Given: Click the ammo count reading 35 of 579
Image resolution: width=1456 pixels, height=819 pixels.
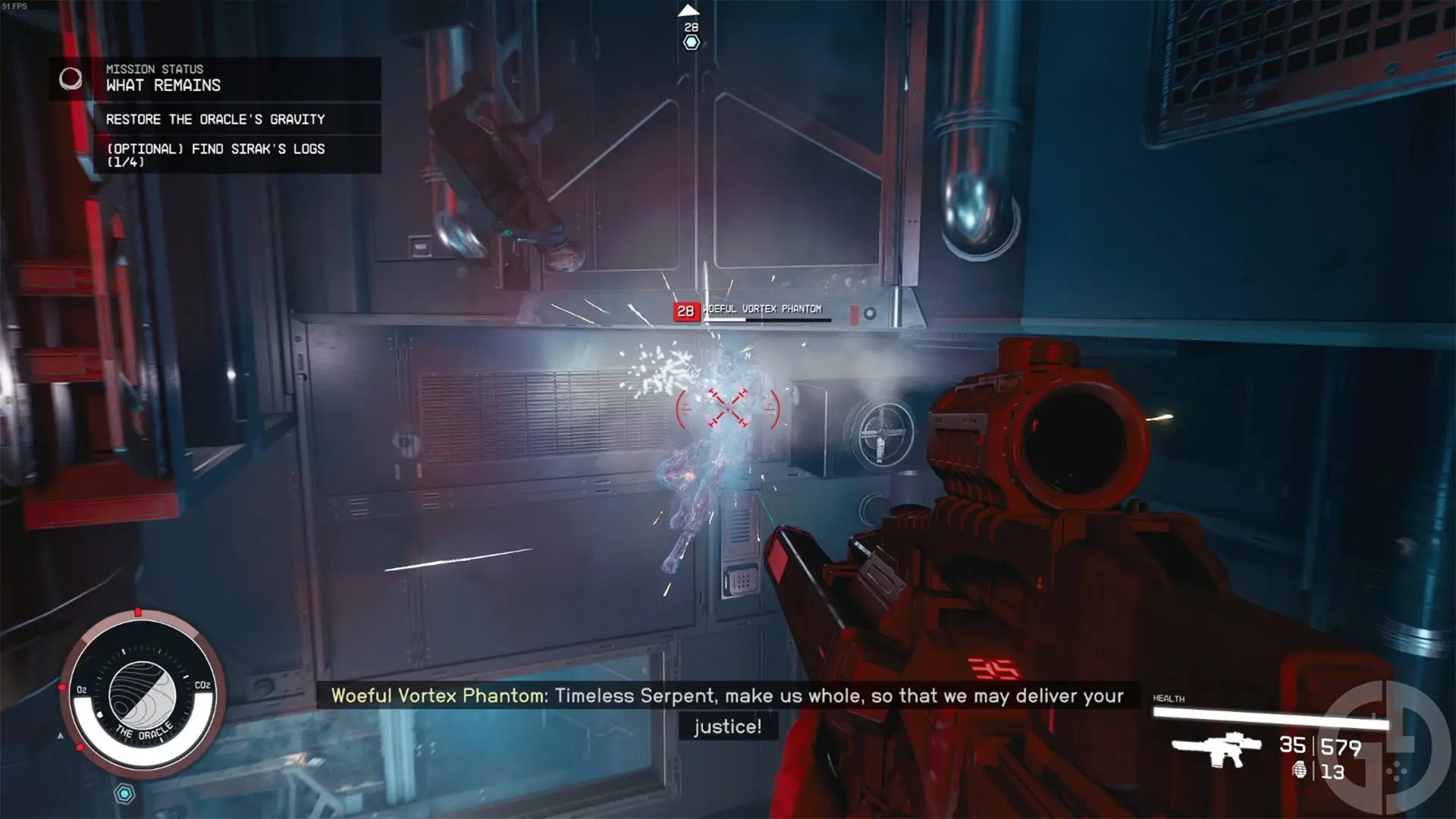Looking at the screenshot, I should [x=1322, y=745].
